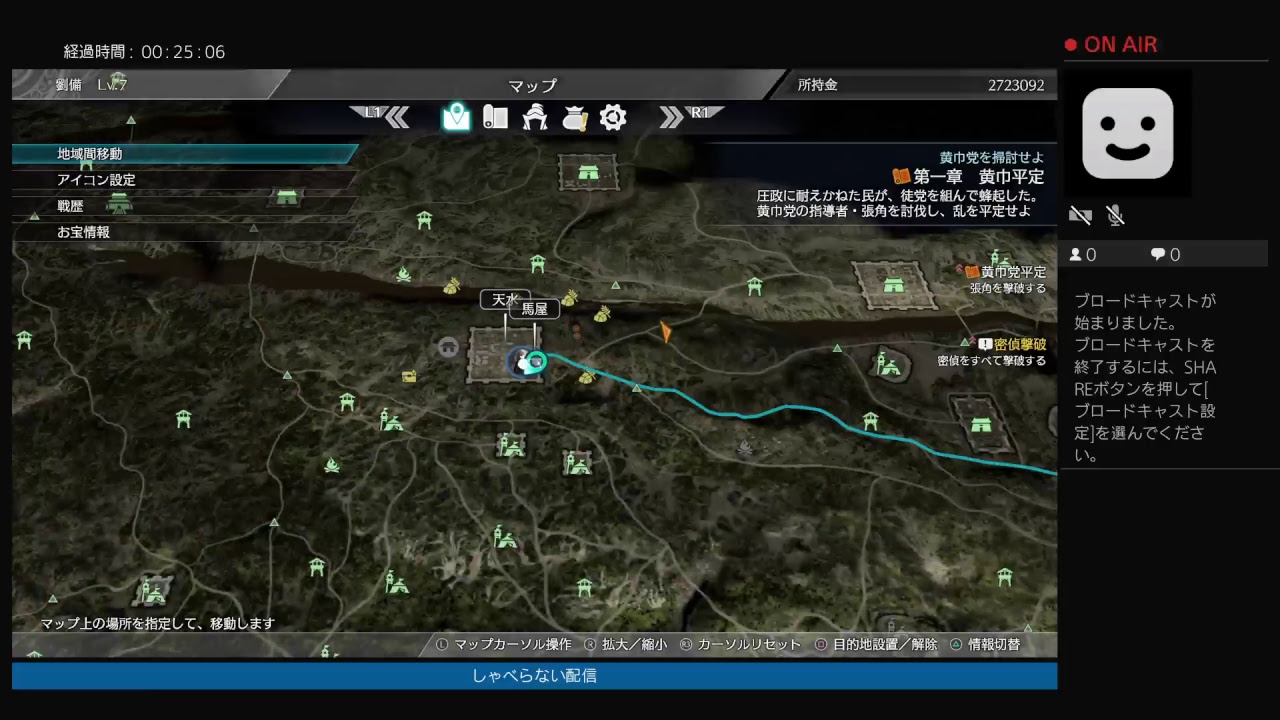Open the scroll records icon in the toolbar
Image resolution: width=1280 pixels, height=720 pixels.
click(x=496, y=117)
